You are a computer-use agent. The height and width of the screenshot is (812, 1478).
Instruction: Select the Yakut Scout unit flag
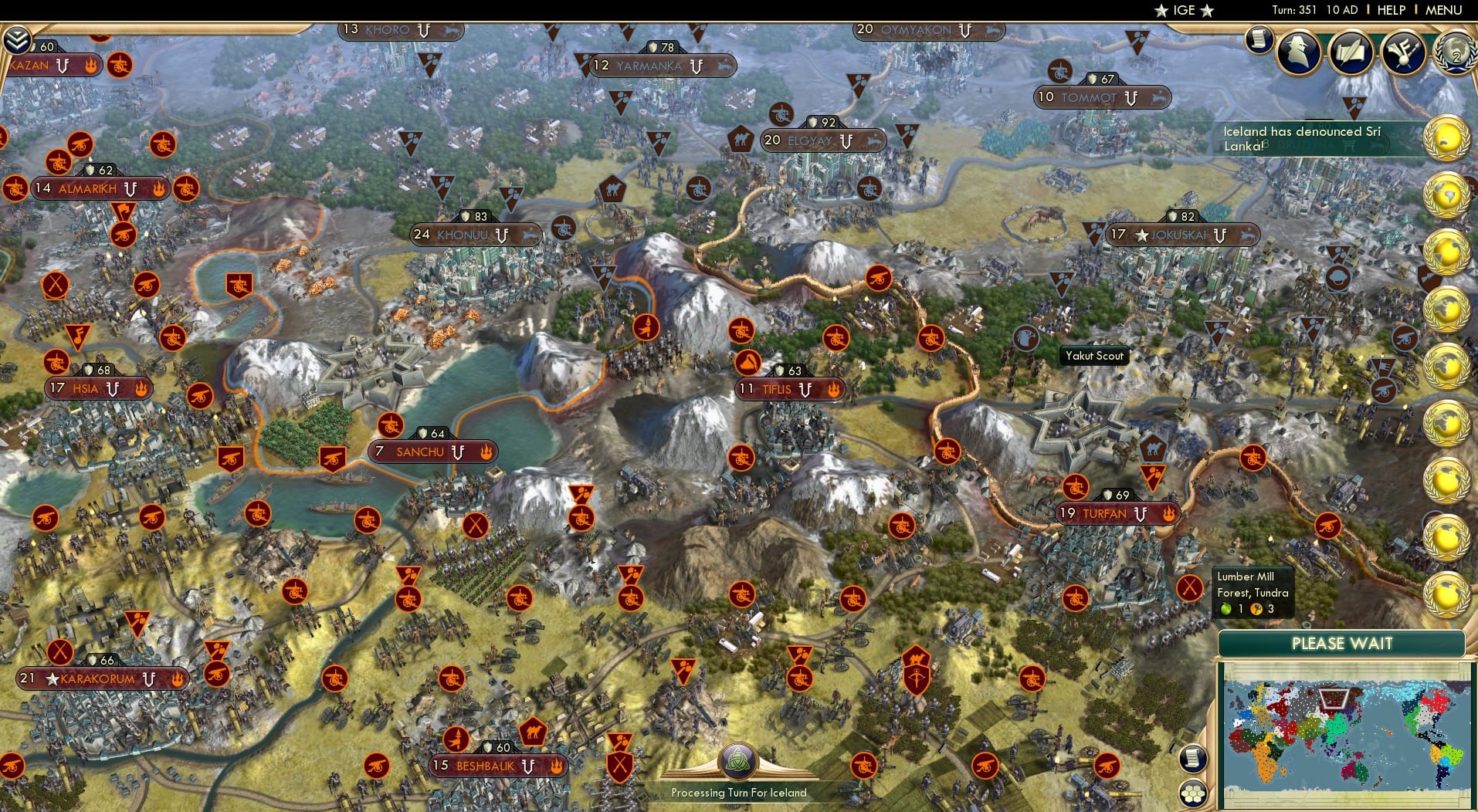[1025, 336]
